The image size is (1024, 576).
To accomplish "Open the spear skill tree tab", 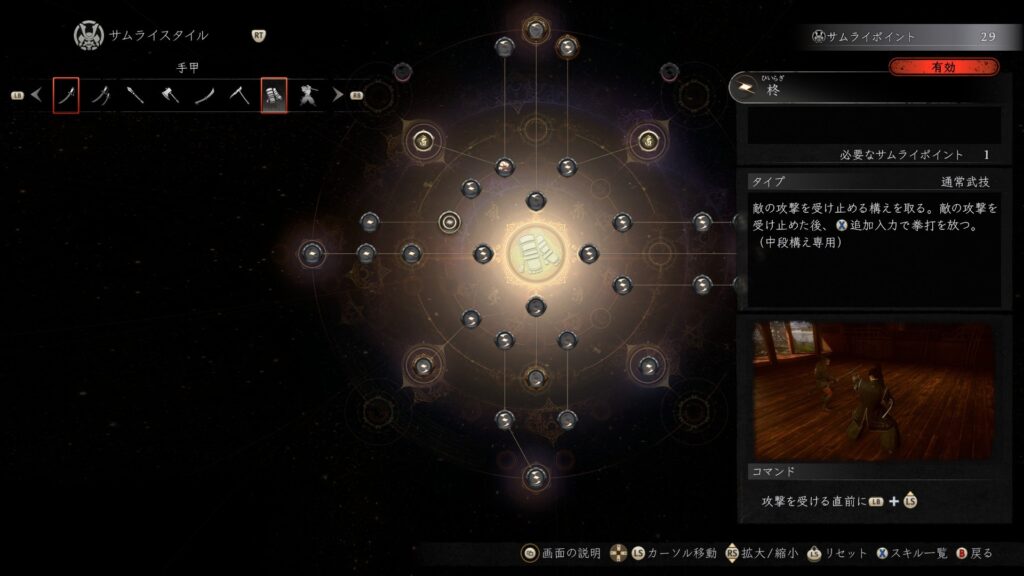I will 136,95.
